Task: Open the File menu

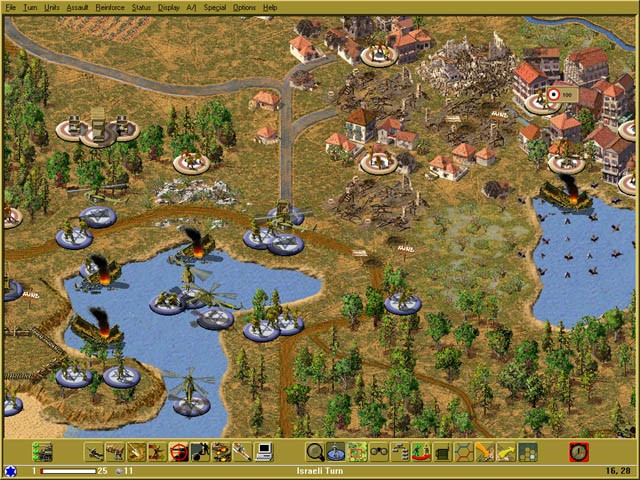Action: (x=9, y=7)
